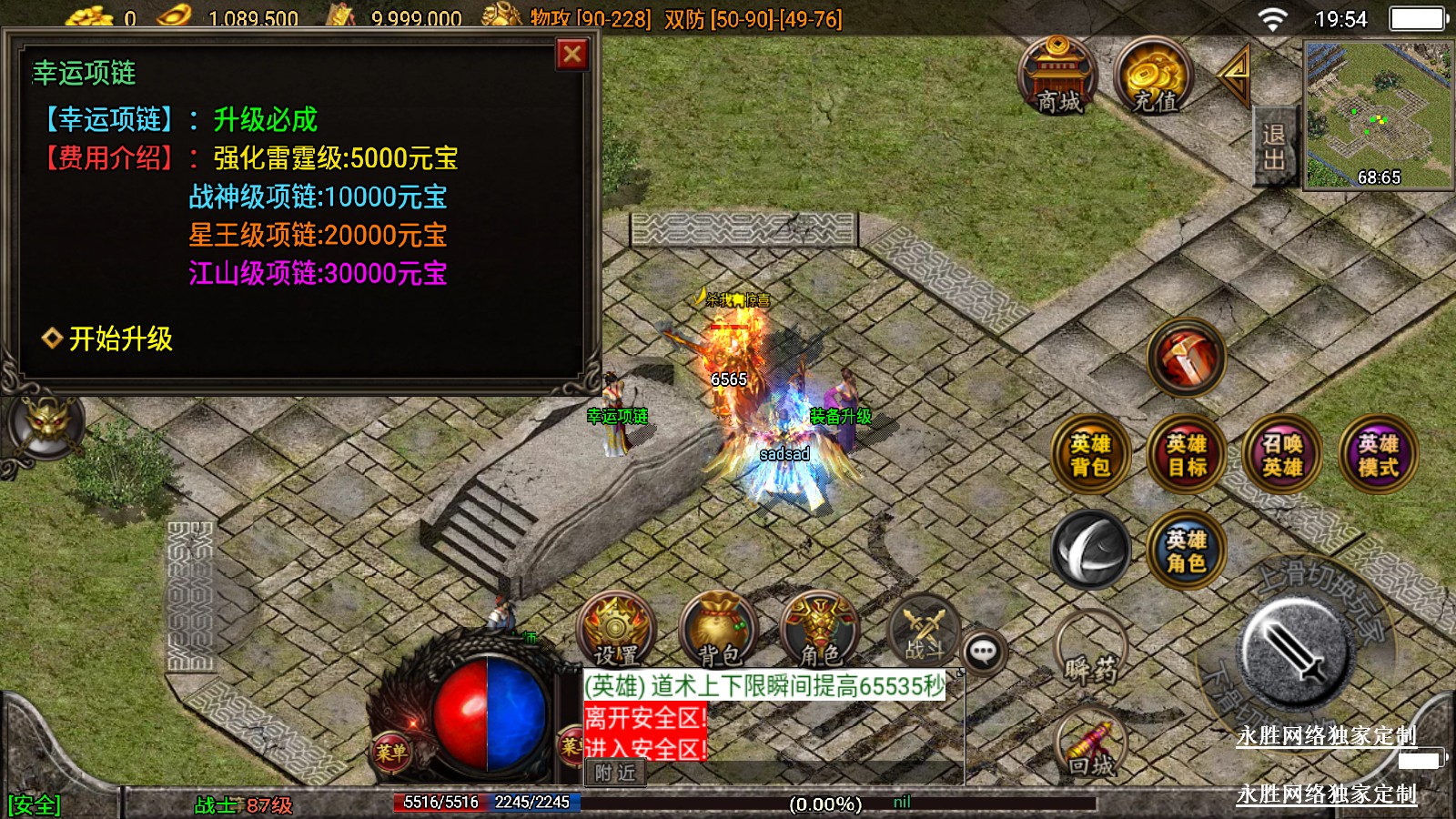Screen dimensions: 1456x819
Task: Tap the 召唤英雄 summon hero button
Action: coord(1282,455)
